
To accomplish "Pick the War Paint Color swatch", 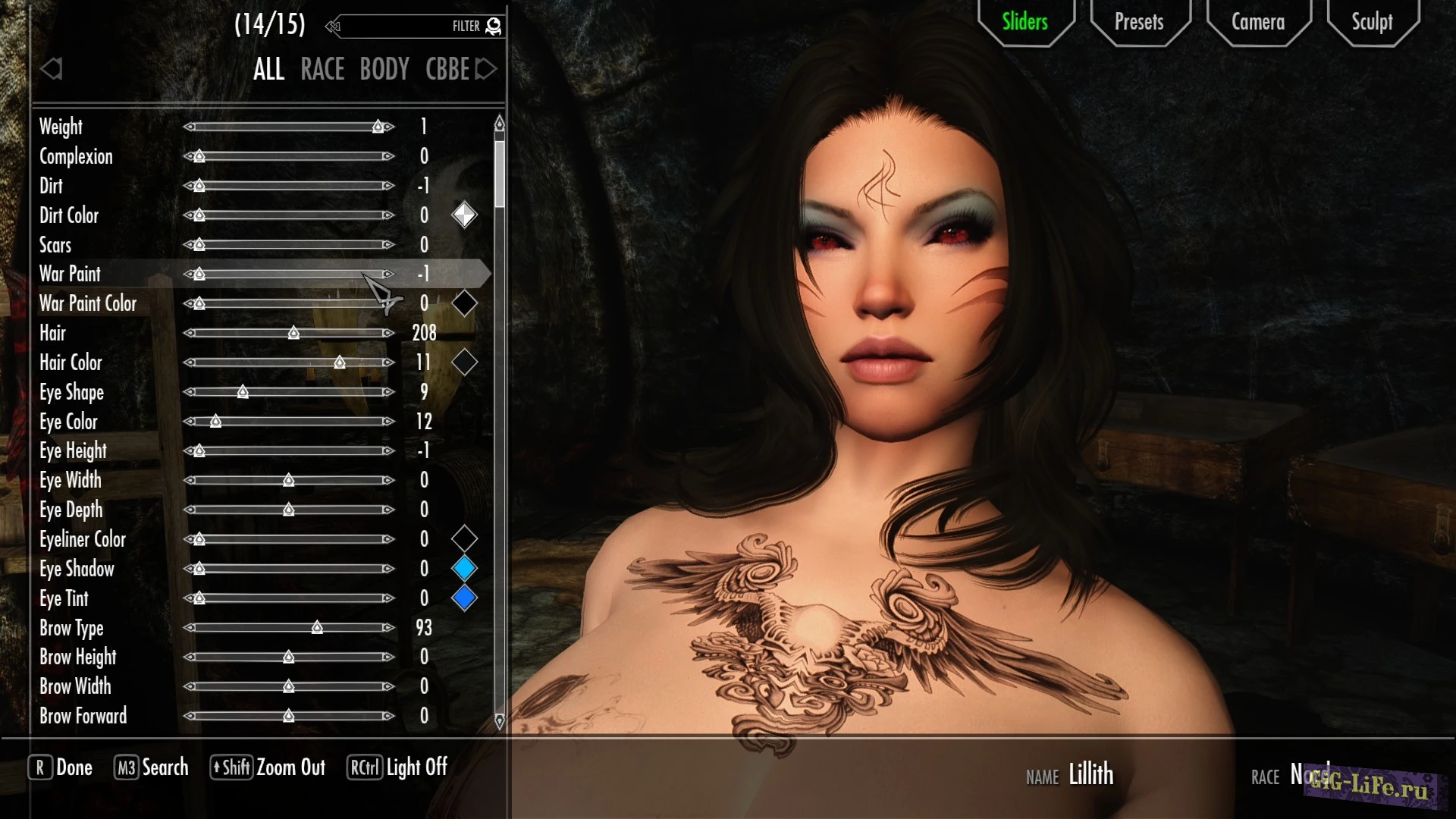I will tap(464, 303).
